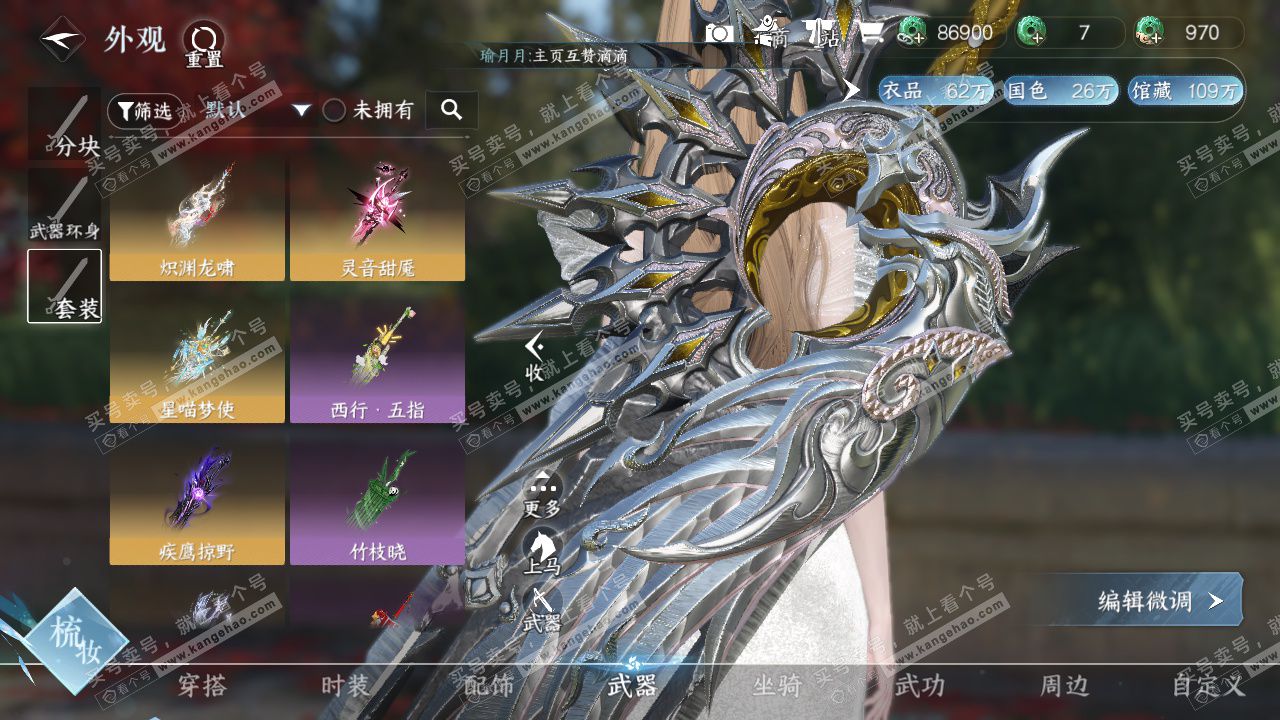Screen dimensions: 1280x720
Task: Reset appearance with the 重置 button
Action: [x=204, y=45]
